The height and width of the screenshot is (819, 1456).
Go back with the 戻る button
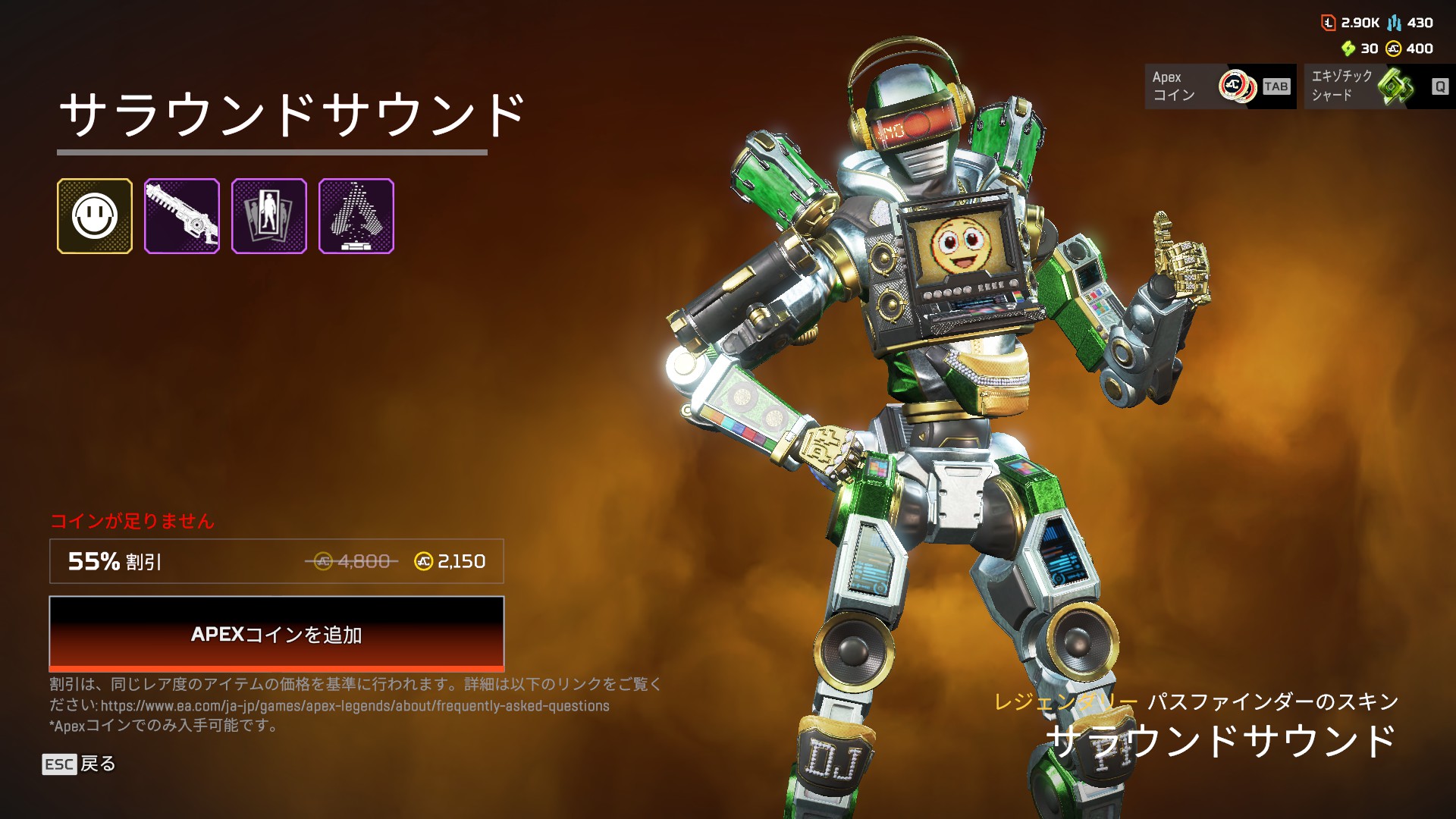[80, 764]
